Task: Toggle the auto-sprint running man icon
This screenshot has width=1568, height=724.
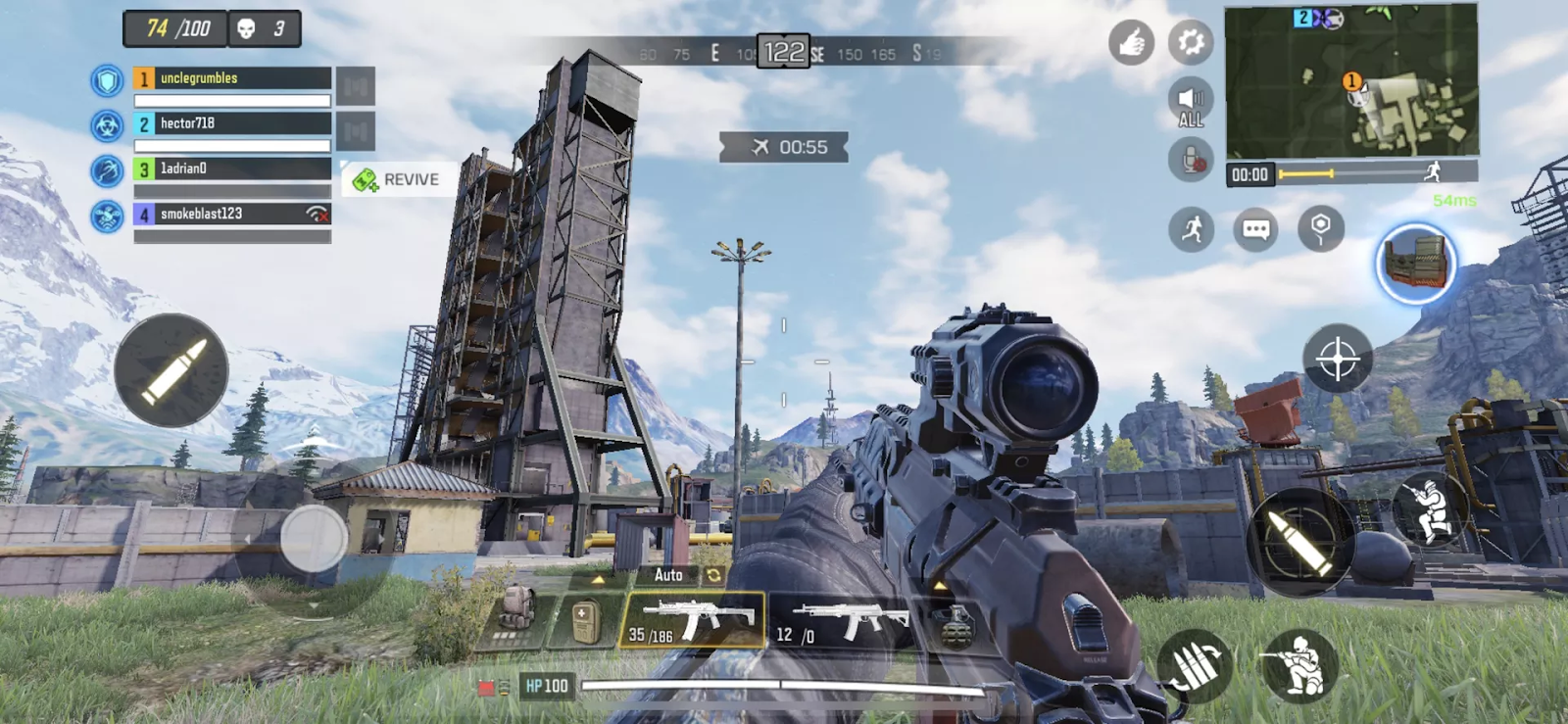Action: click(1192, 230)
